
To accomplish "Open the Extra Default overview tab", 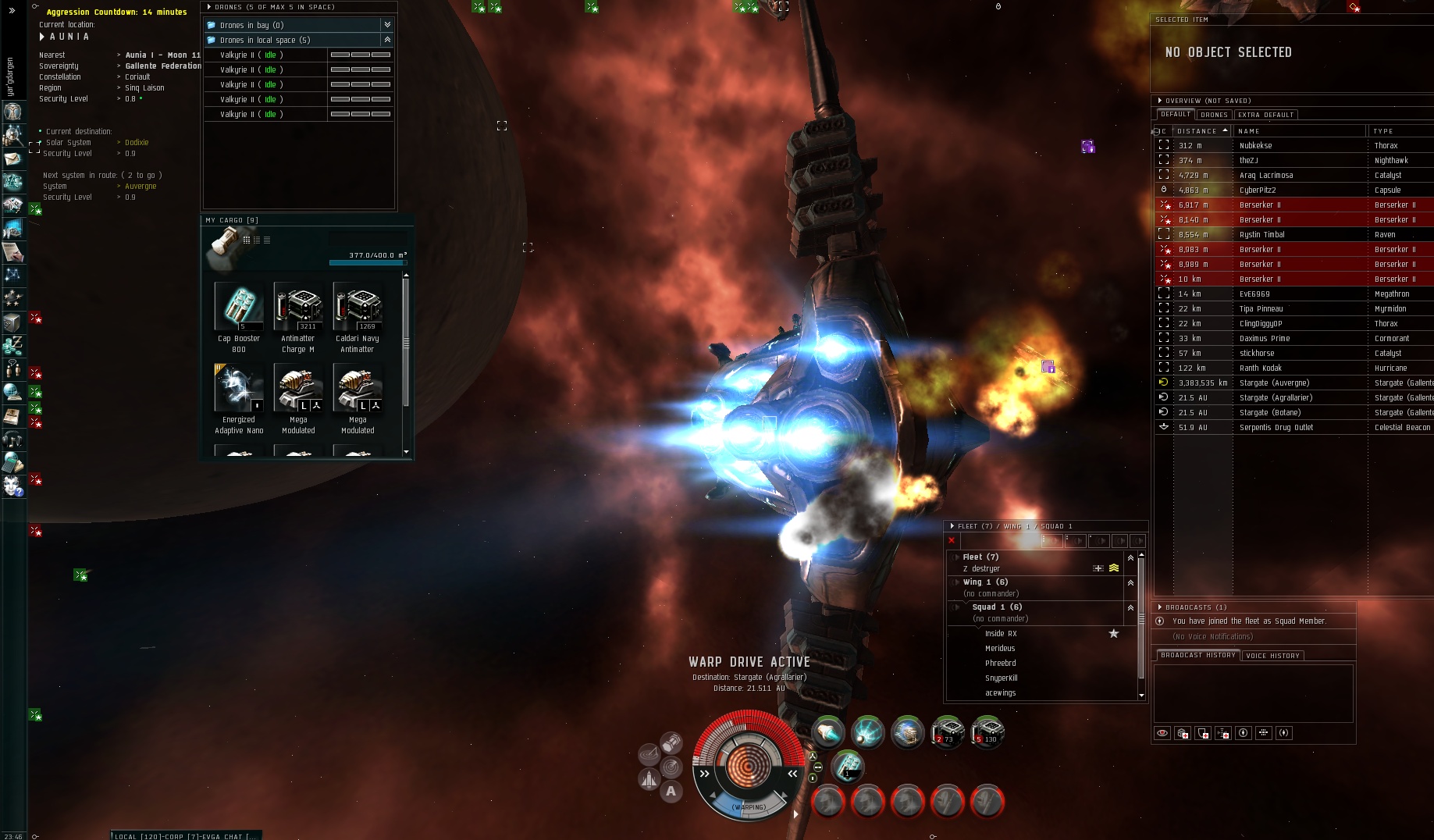I will tap(1265, 115).
